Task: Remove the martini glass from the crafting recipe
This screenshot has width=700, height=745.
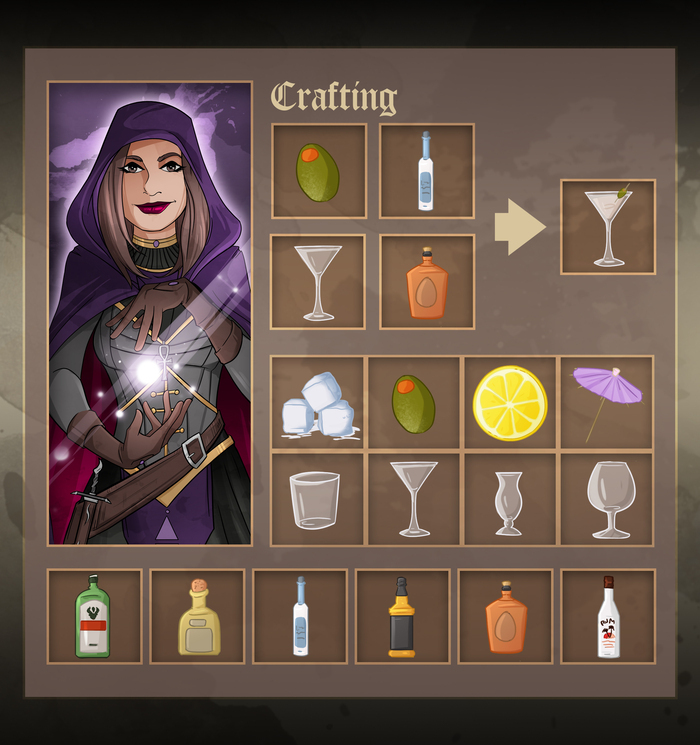Action: point(318,281)
